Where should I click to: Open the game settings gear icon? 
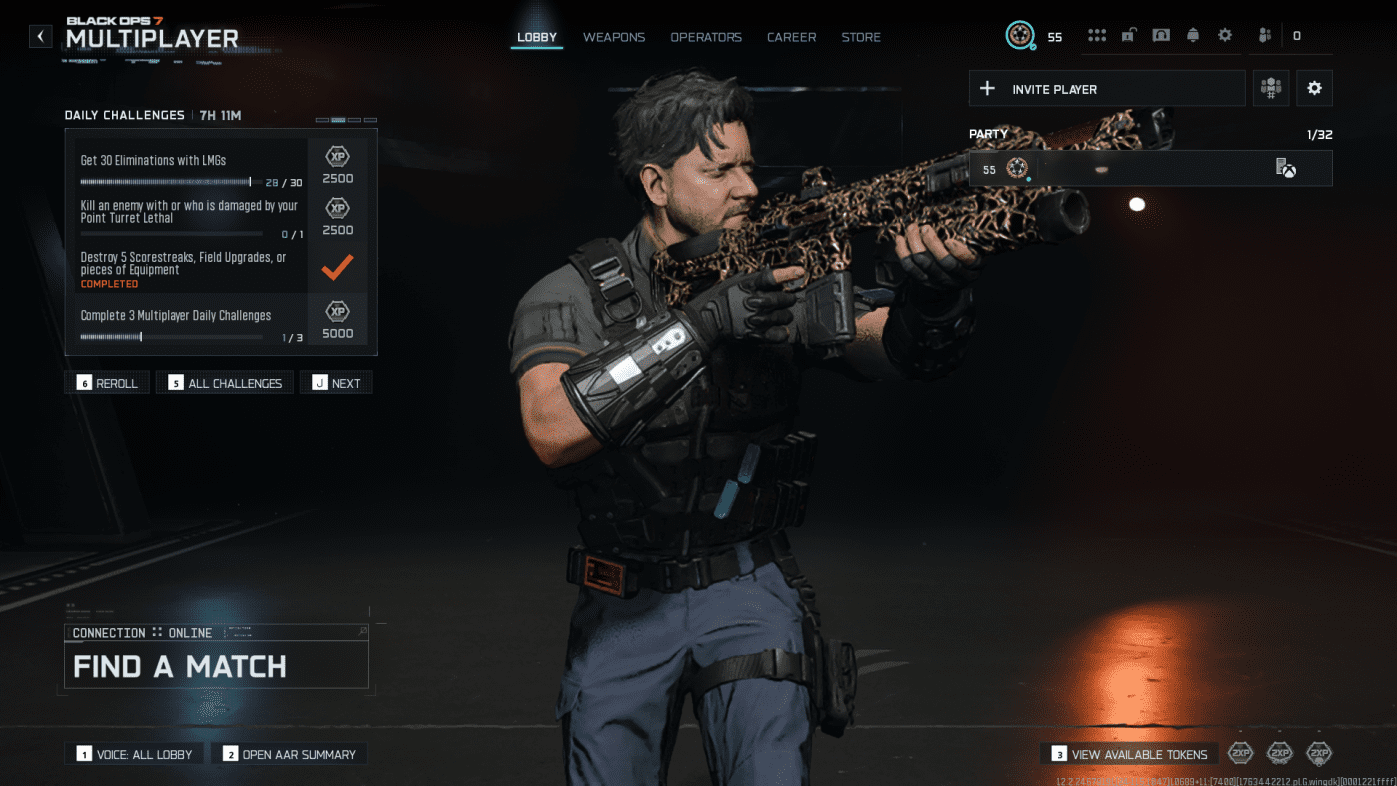tap(1225, 34)
